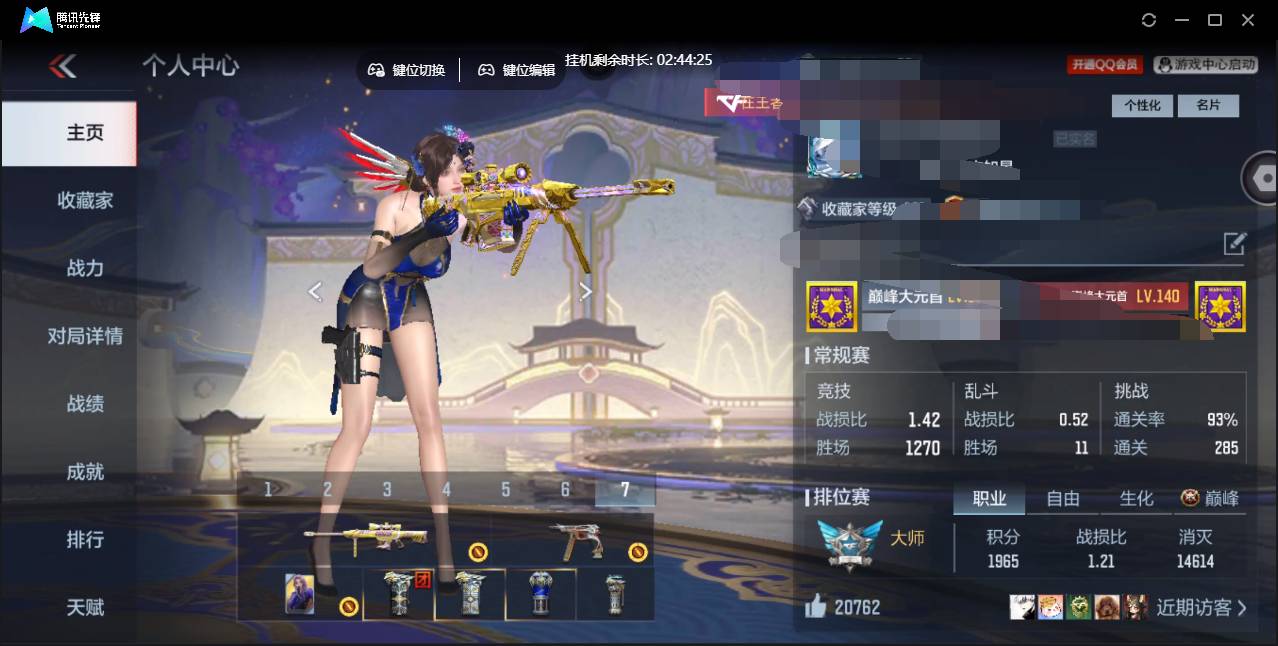Show the 战绩 record page
This screenshot has height=646, width=1278.
pos(85,404)
